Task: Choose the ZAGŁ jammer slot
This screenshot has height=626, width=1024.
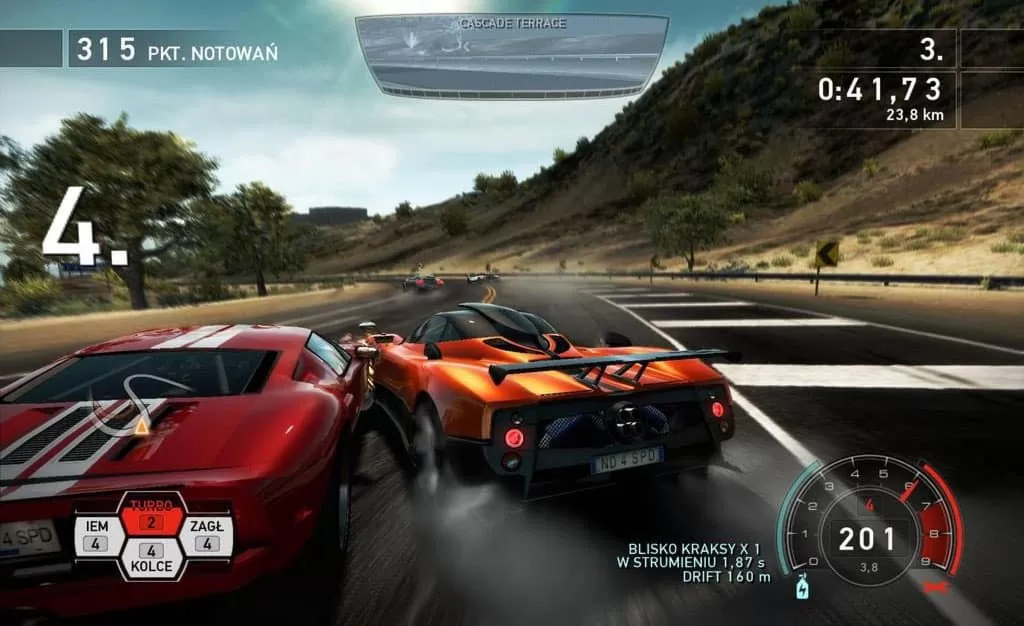Action: pyautogui.click(x=207, y=535)
